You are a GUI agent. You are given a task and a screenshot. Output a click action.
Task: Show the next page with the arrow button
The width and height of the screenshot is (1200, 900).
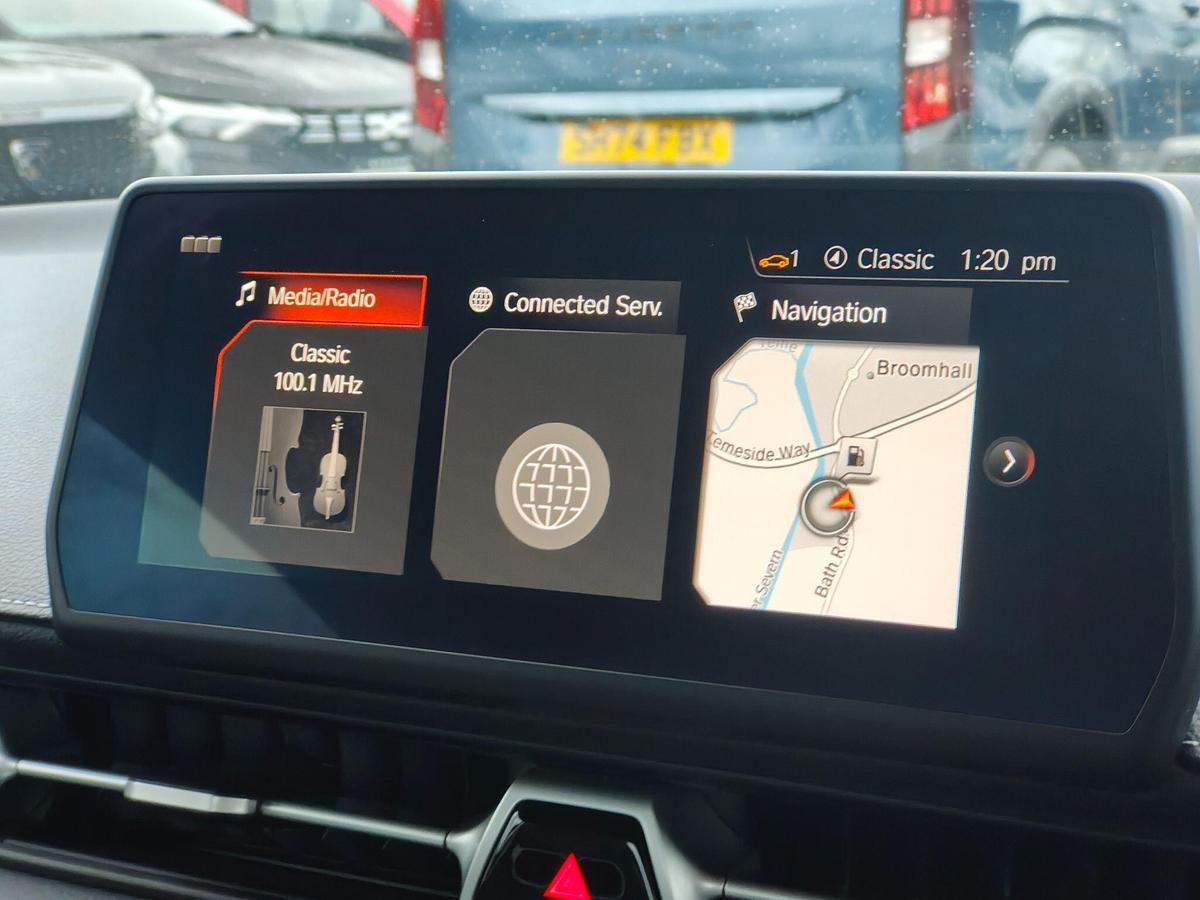[x=1008, y=462]
